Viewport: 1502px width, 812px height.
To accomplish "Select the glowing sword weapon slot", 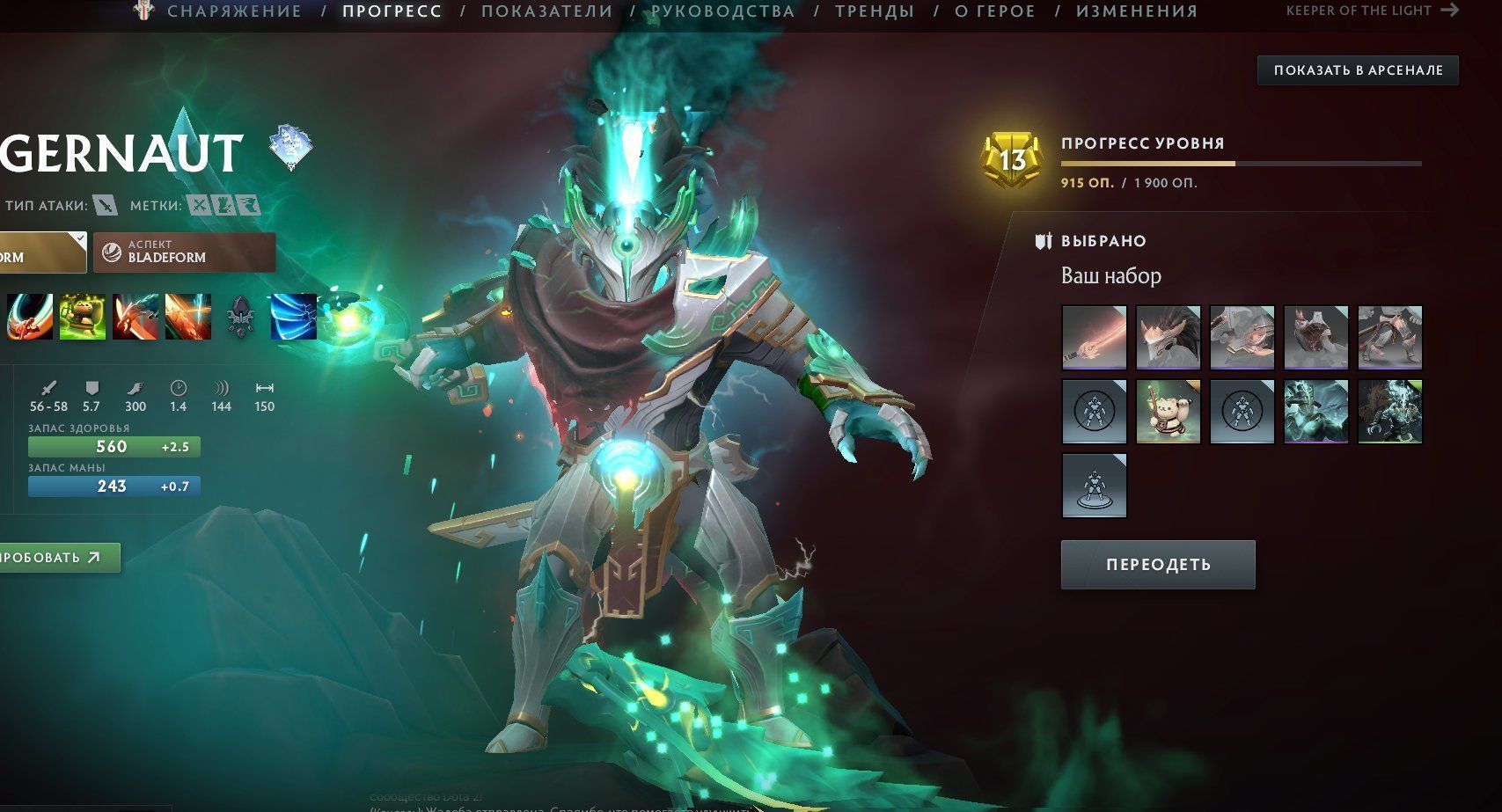I will [x=1094, y=337].
